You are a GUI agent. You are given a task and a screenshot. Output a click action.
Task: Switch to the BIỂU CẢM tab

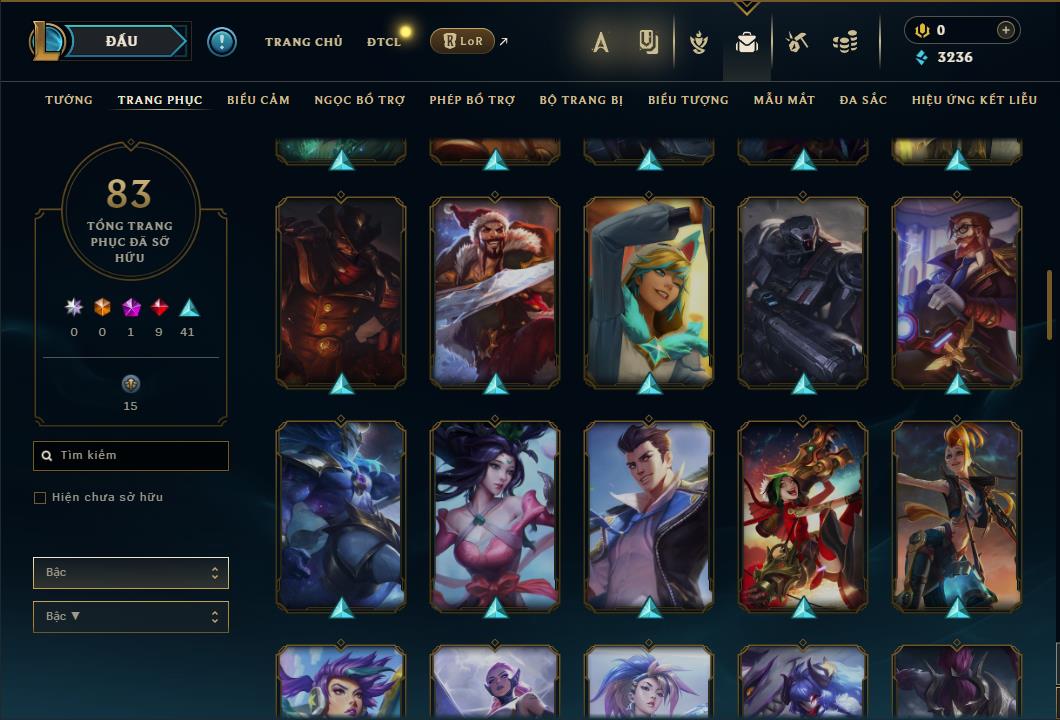(258, 100)
